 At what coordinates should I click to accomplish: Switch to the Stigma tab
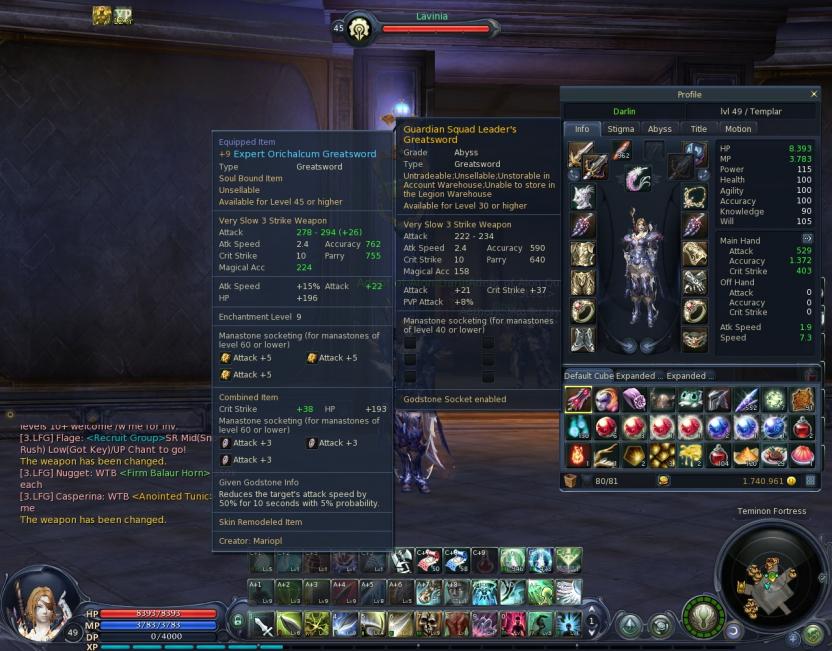[x=621, y=129]
